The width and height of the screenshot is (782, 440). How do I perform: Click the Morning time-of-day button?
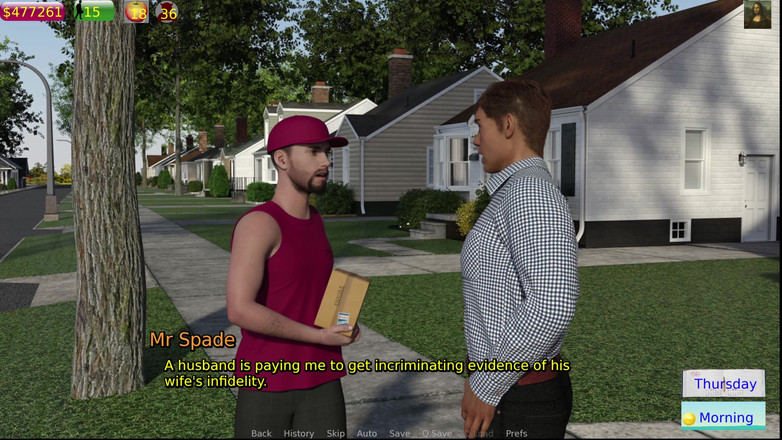click(723, 417)
